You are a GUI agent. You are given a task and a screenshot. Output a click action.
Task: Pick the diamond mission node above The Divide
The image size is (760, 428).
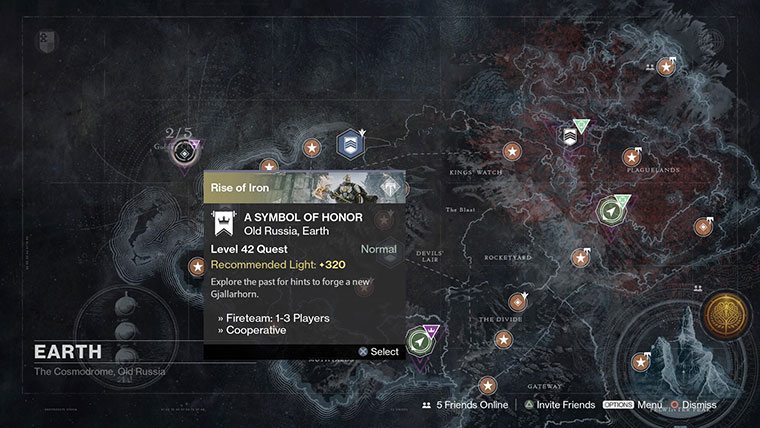(x=517, y=301)
